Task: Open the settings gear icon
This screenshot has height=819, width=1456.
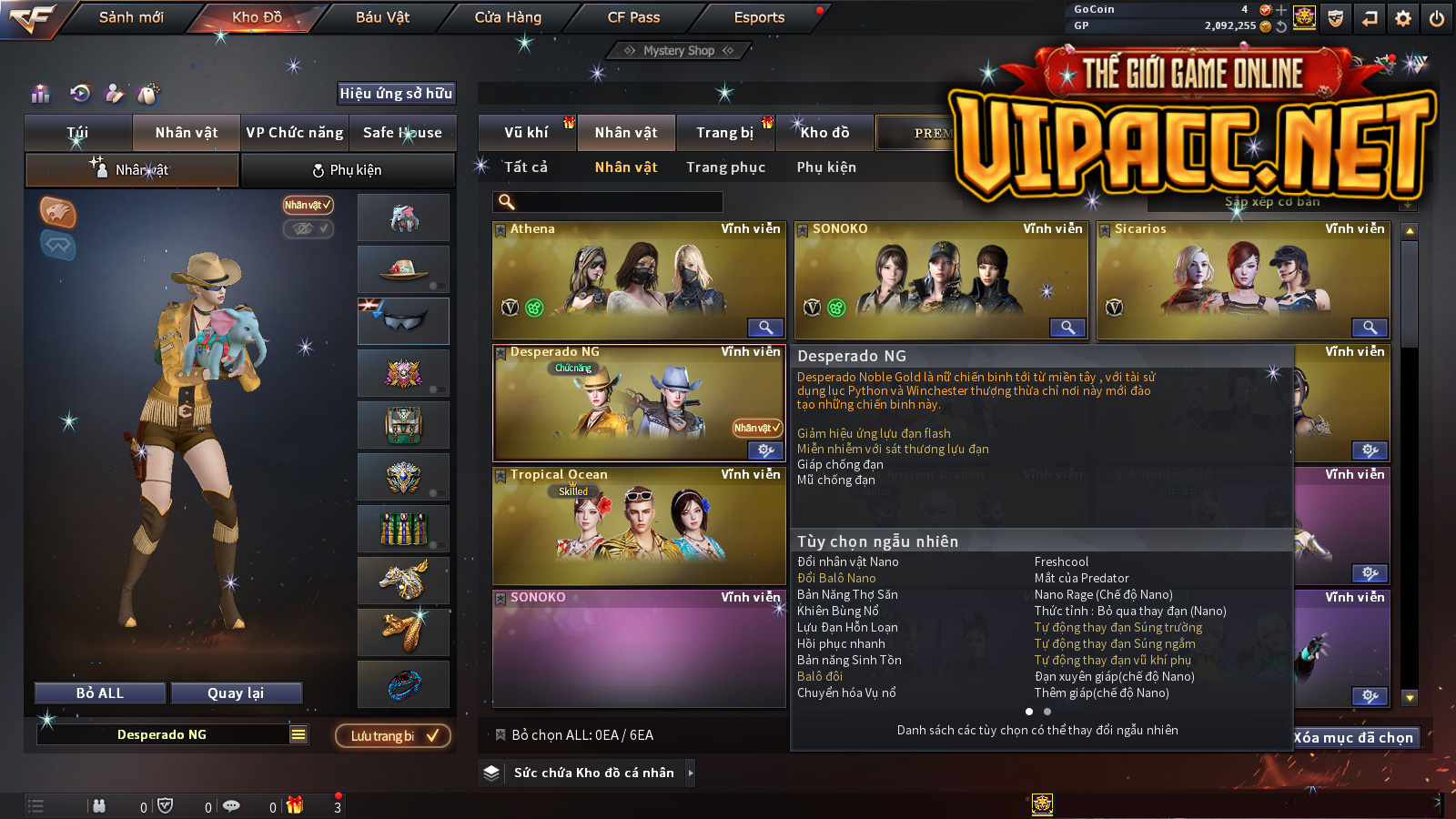Action: pos(1403,18)
